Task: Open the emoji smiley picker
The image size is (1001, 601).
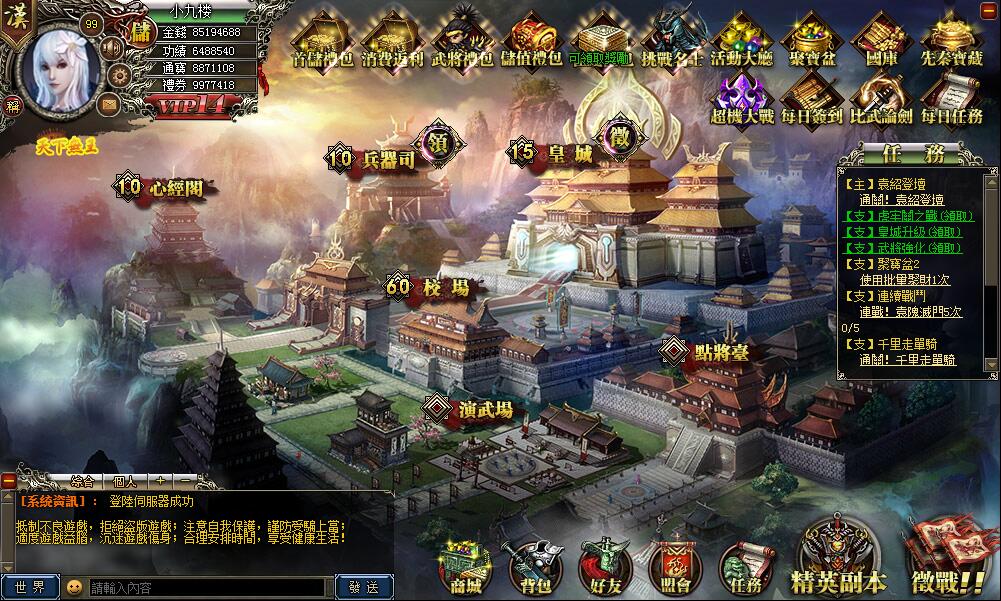Action: tap(74, 587)
